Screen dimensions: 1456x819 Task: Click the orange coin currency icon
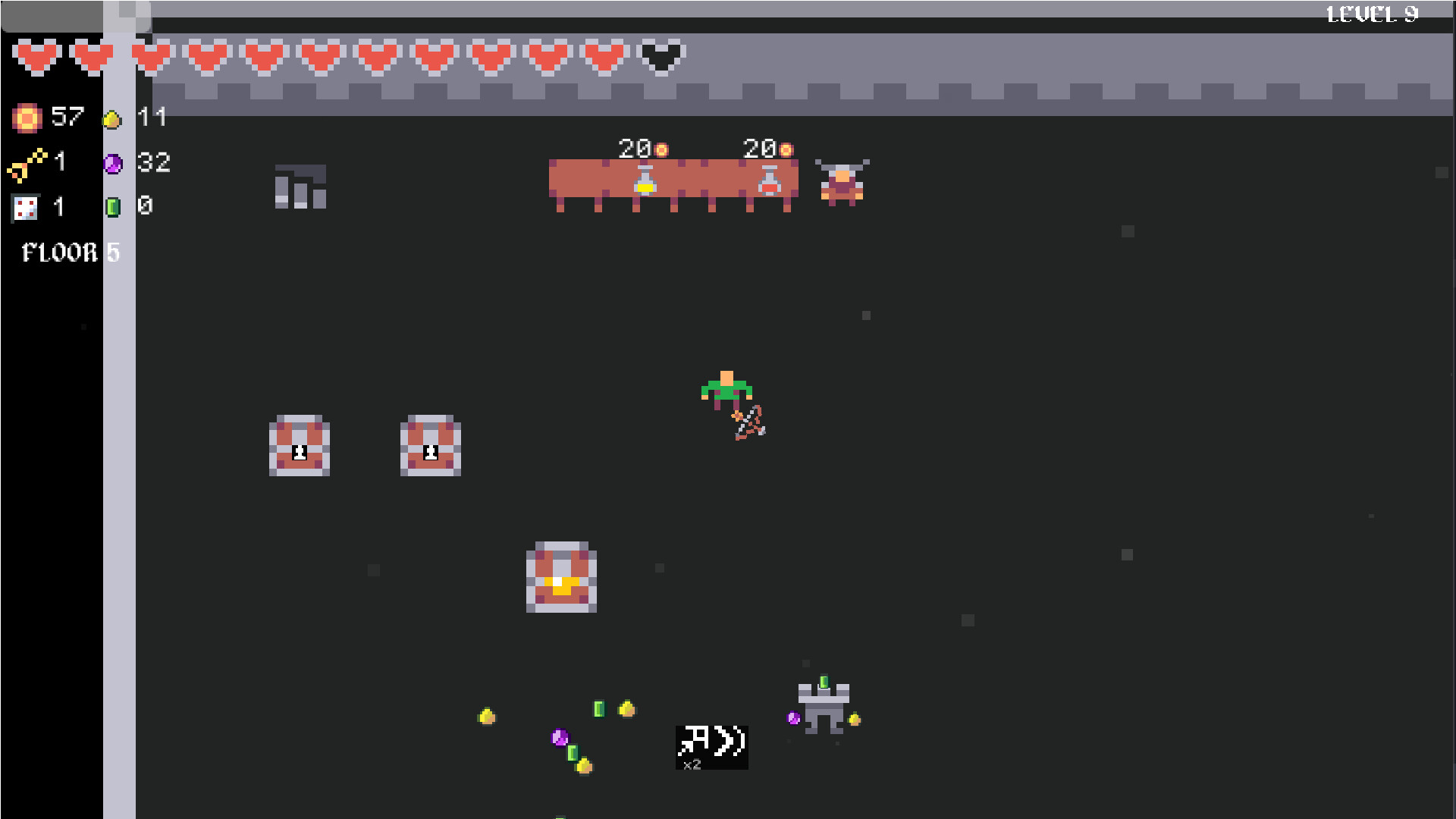(26, 118)
